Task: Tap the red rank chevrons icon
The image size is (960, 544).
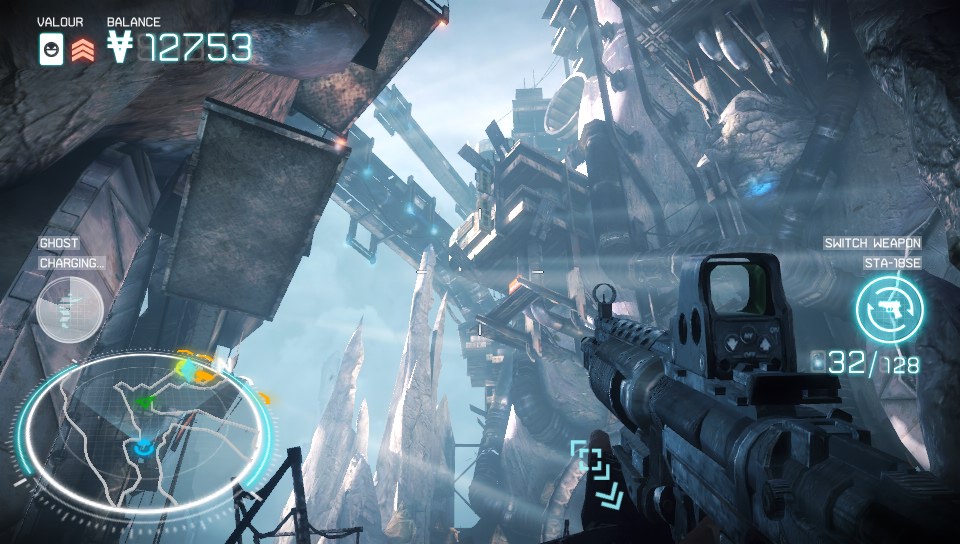Action: tap(84, 48)
